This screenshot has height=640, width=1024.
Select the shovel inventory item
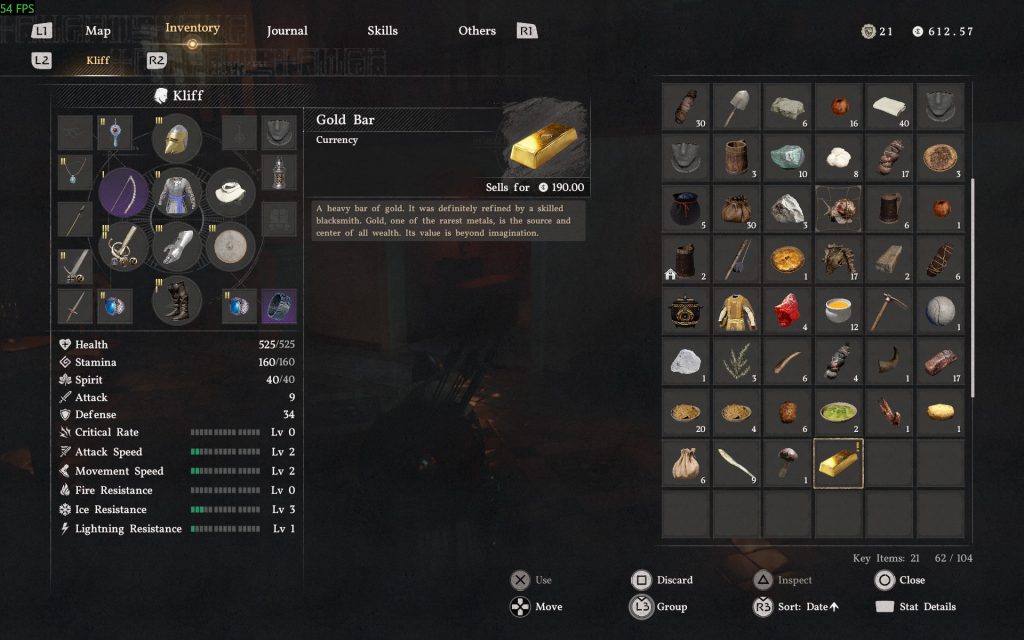737,106
